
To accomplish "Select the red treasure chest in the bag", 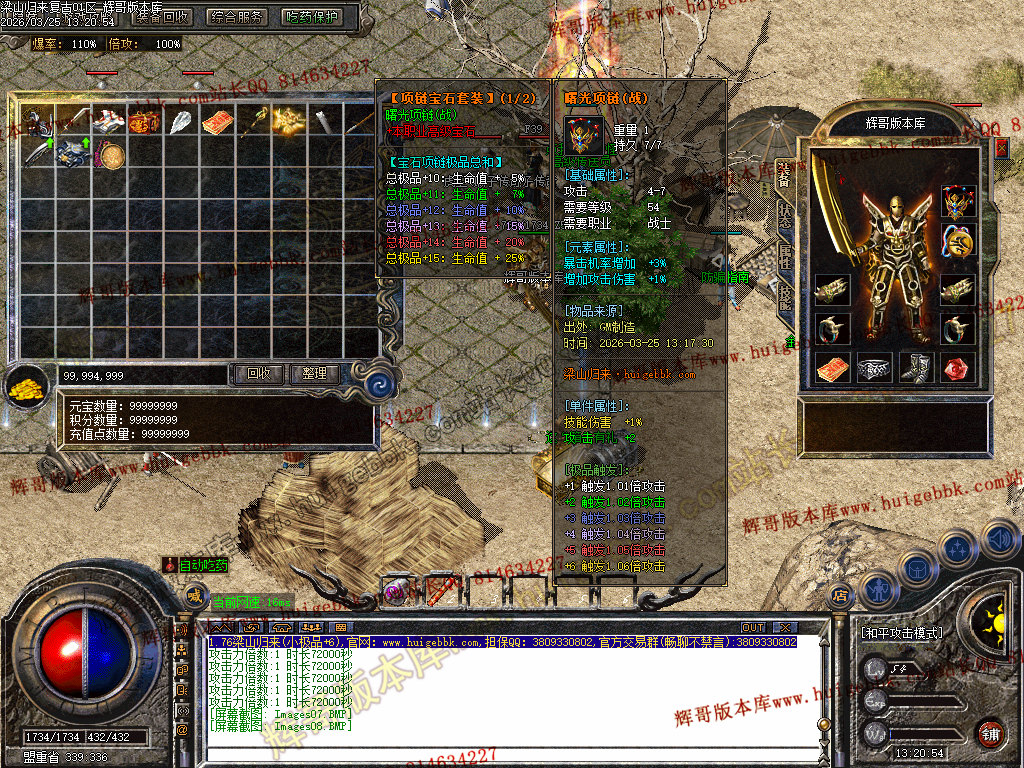I will click(x=143, y=122).
